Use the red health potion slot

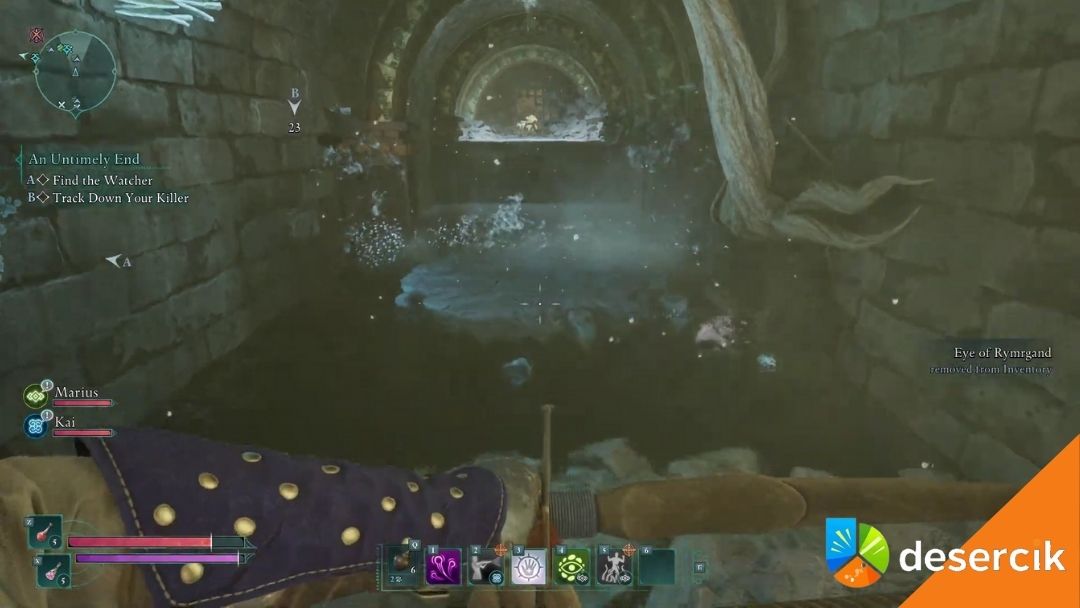click(x=45, y=532)
